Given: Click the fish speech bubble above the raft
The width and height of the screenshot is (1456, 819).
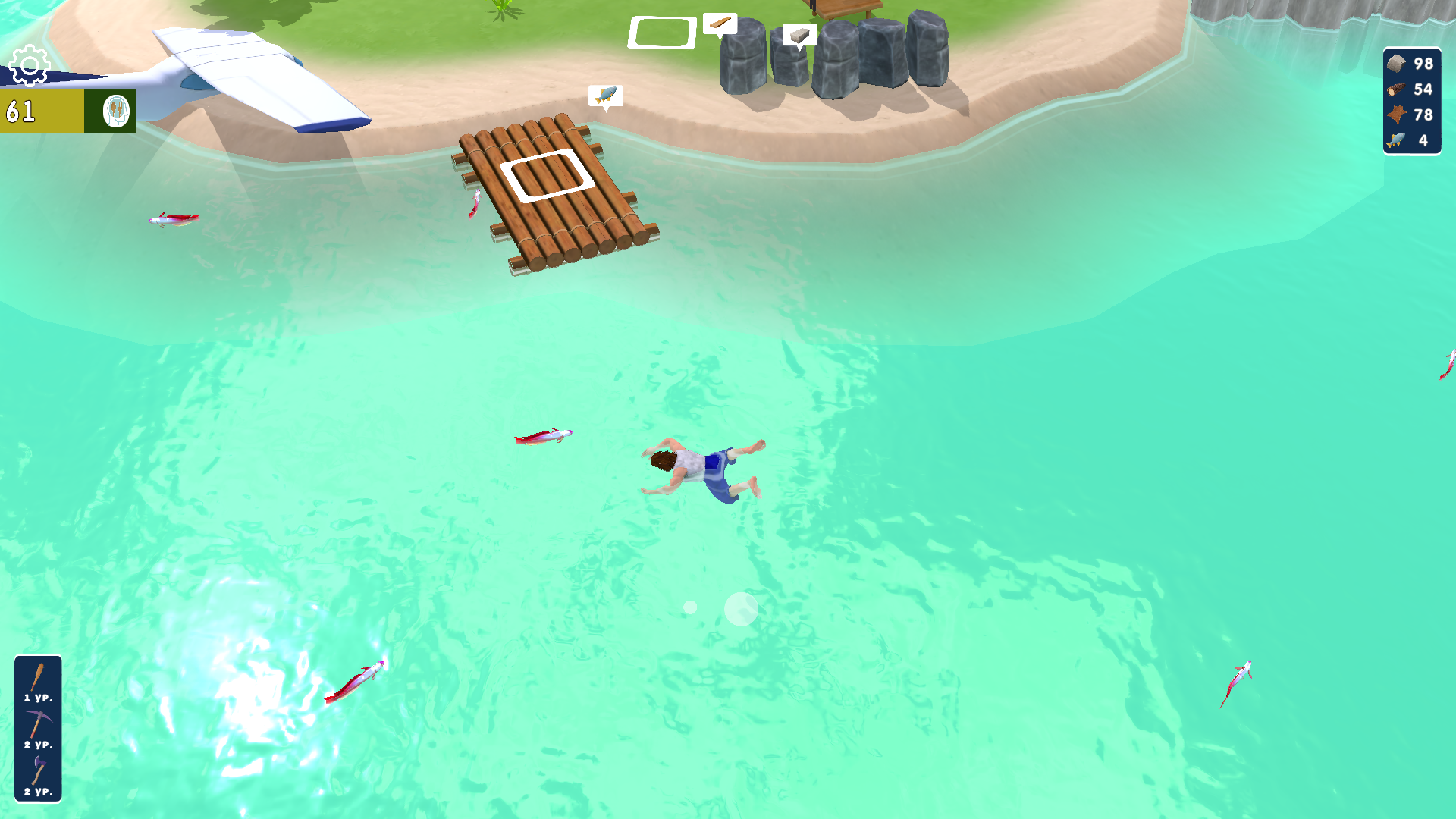Looking at the screenshot, I should click(x=604, y=95).
